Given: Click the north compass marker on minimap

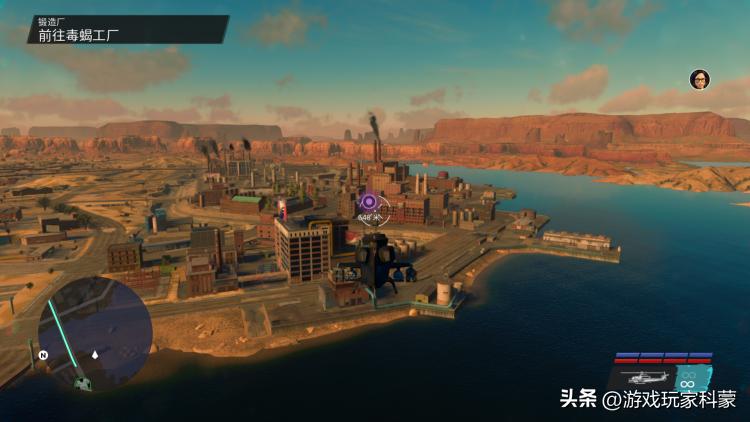Looking at the screenshot, I should coord(43,354).
